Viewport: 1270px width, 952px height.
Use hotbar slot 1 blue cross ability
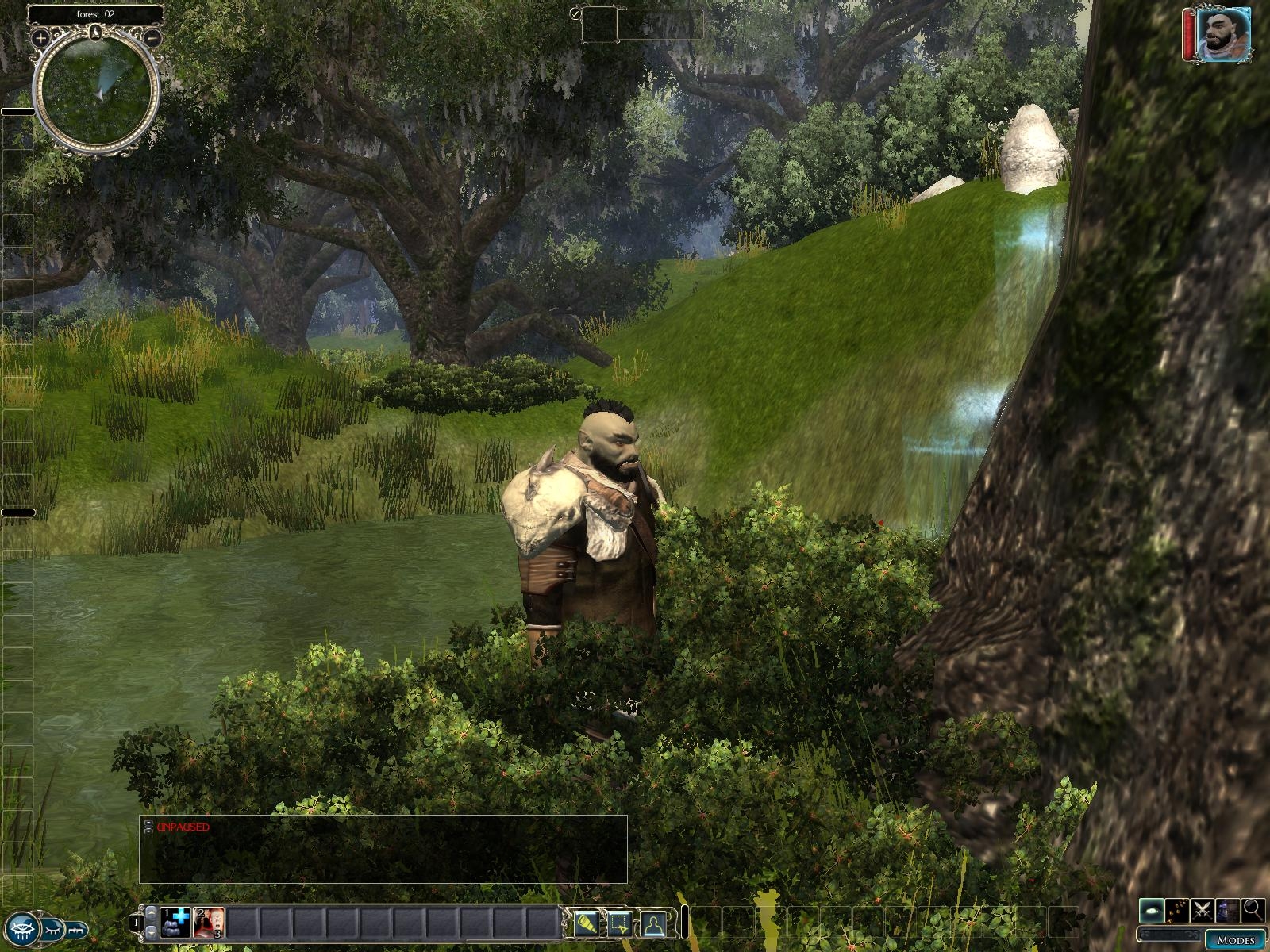click(x=175, y=922)
